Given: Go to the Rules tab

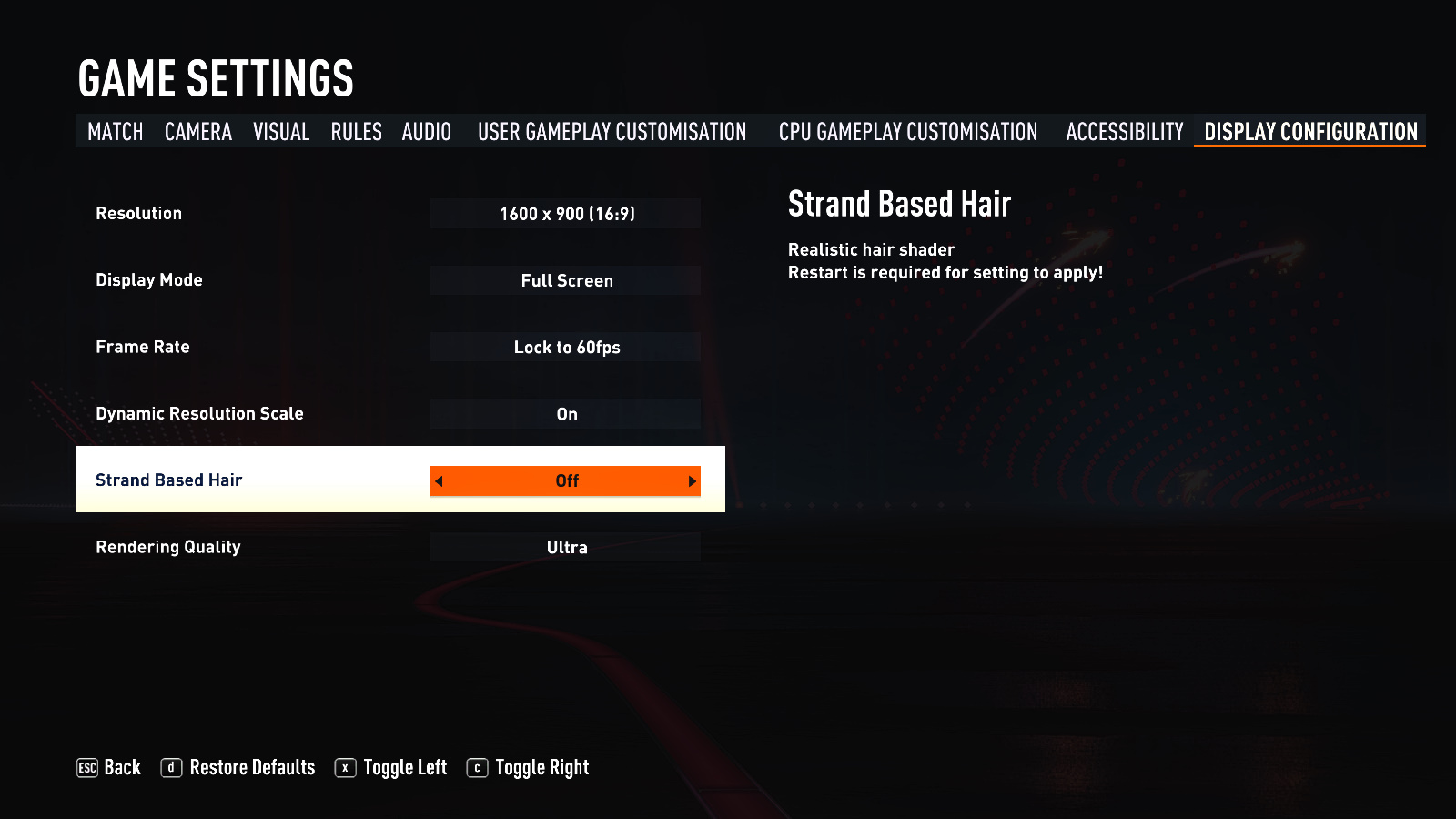Looking at the screenshot, I should click(x=356, y=132).
